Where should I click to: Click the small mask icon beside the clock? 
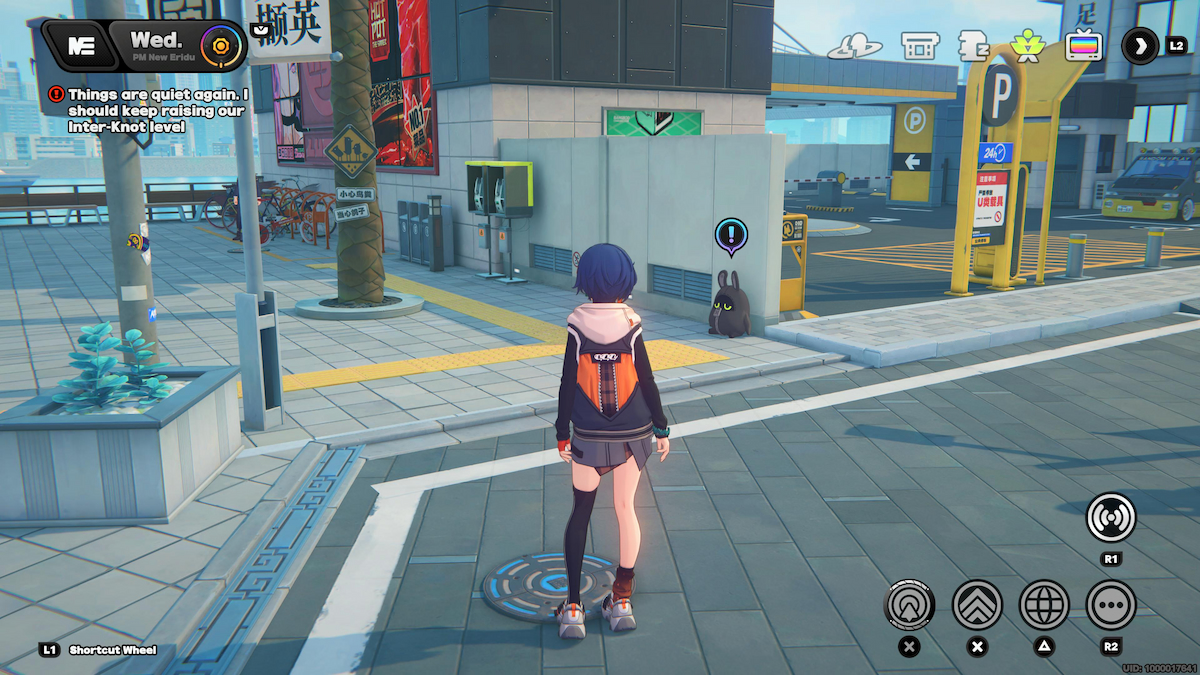261,30
